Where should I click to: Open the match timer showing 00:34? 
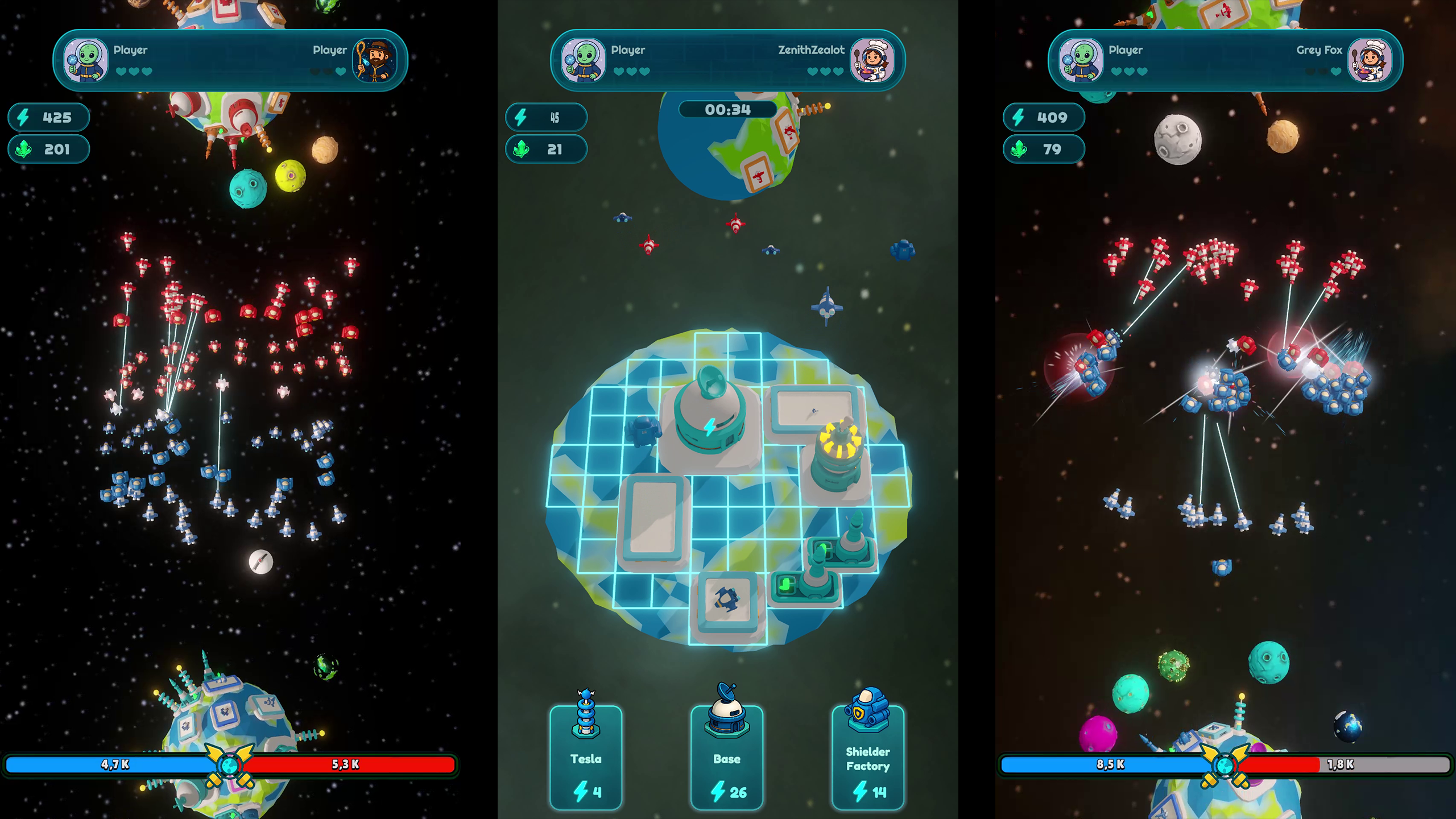[727, 110]
